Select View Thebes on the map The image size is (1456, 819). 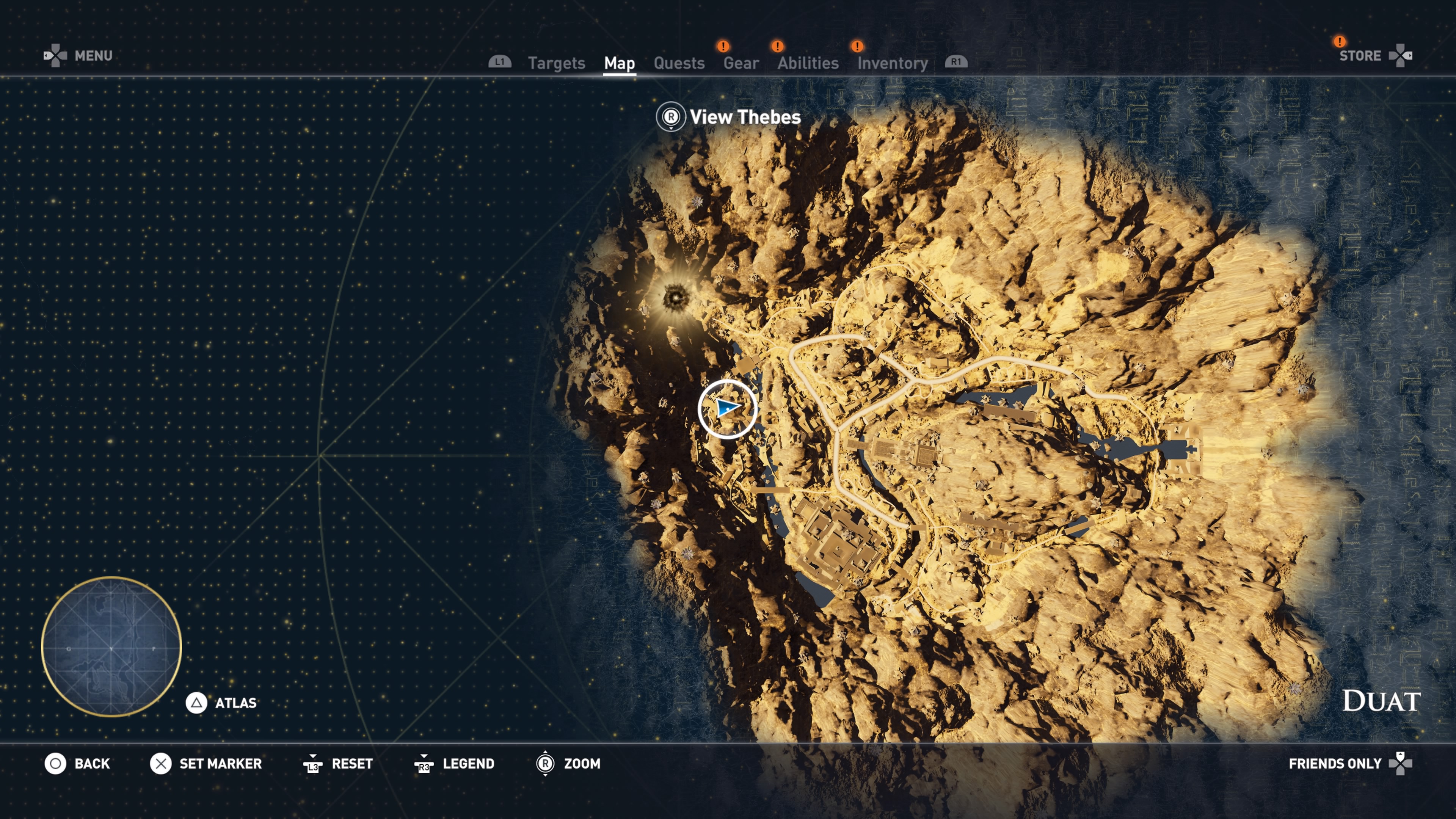[x=729, y=117]
